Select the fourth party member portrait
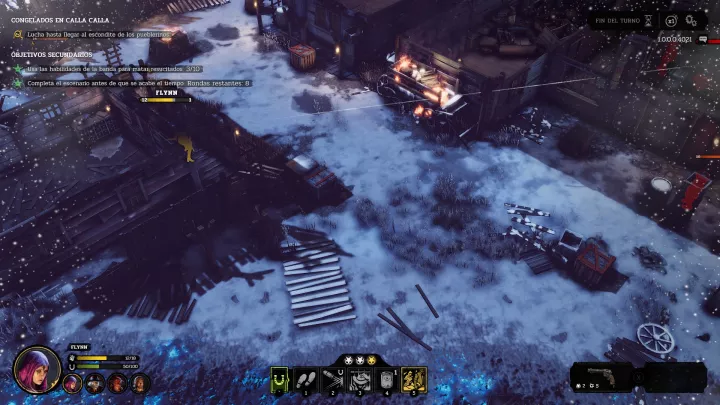The height and width of the screenshot is (405, 720). pyautogui.click(x=140, y=383)
